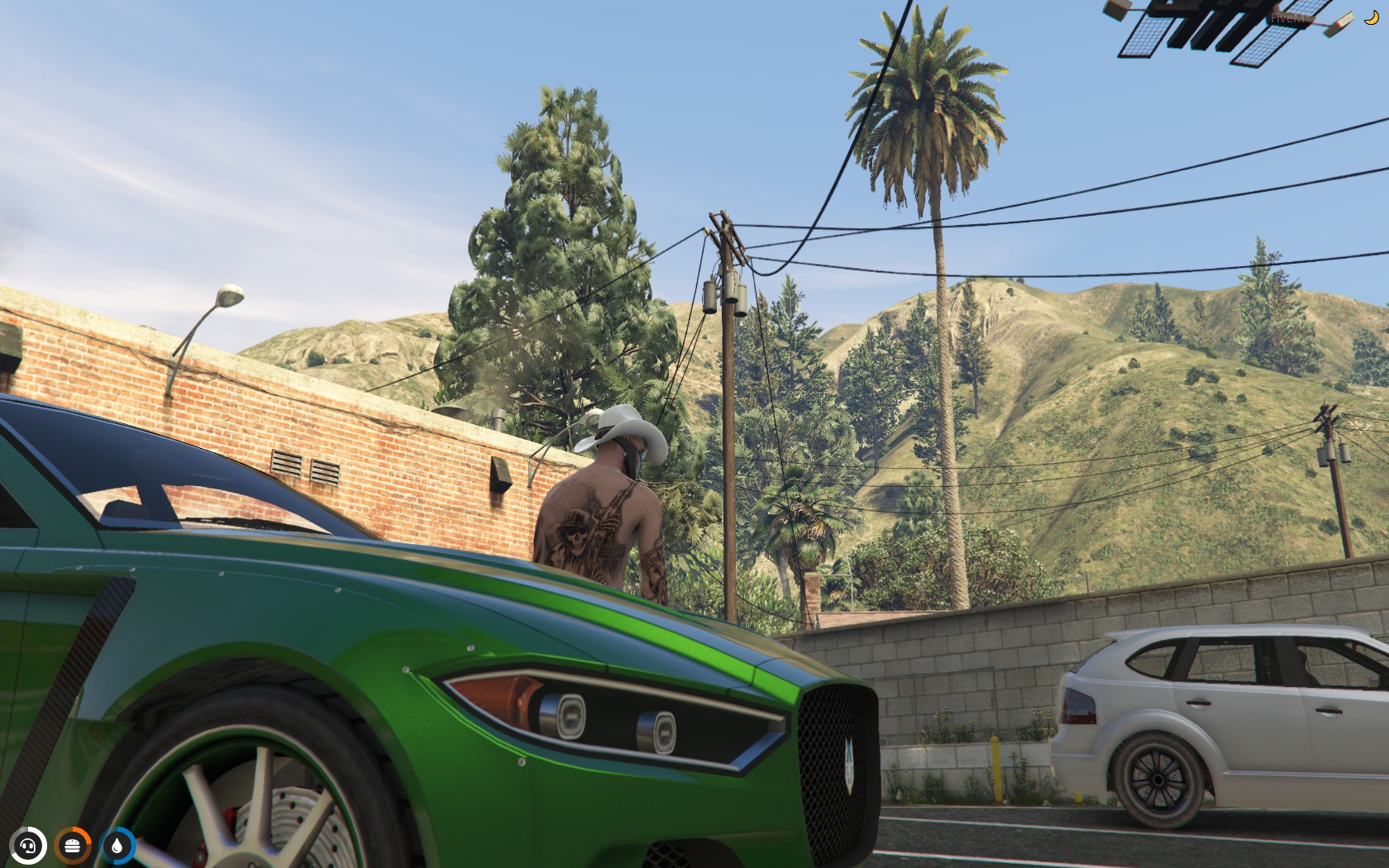The height and width of the screenshot is (868, 1389).
Task: Select the burger hunger indicator
Action: coord(73,846)
